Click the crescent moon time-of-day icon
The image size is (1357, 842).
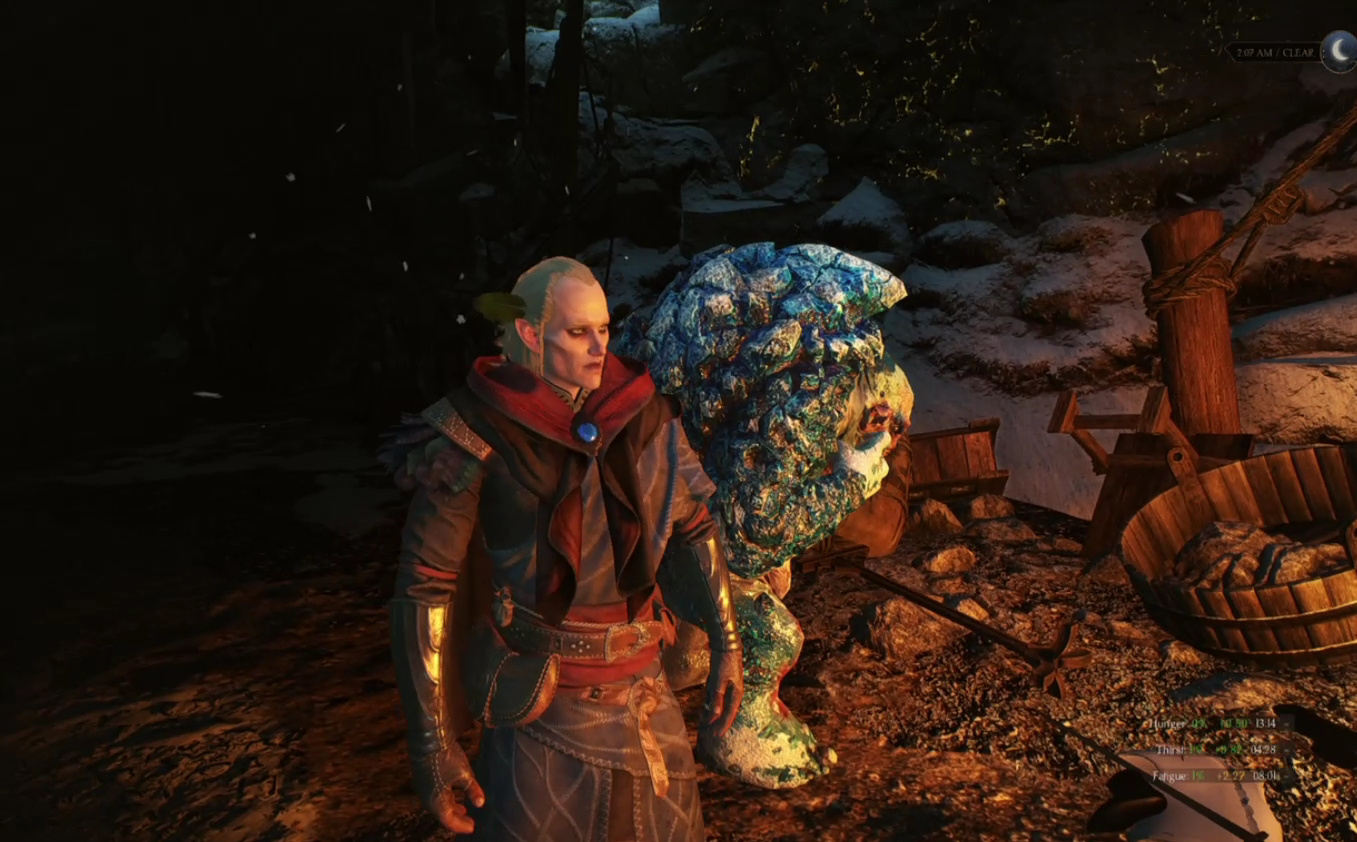point(1338,51)
